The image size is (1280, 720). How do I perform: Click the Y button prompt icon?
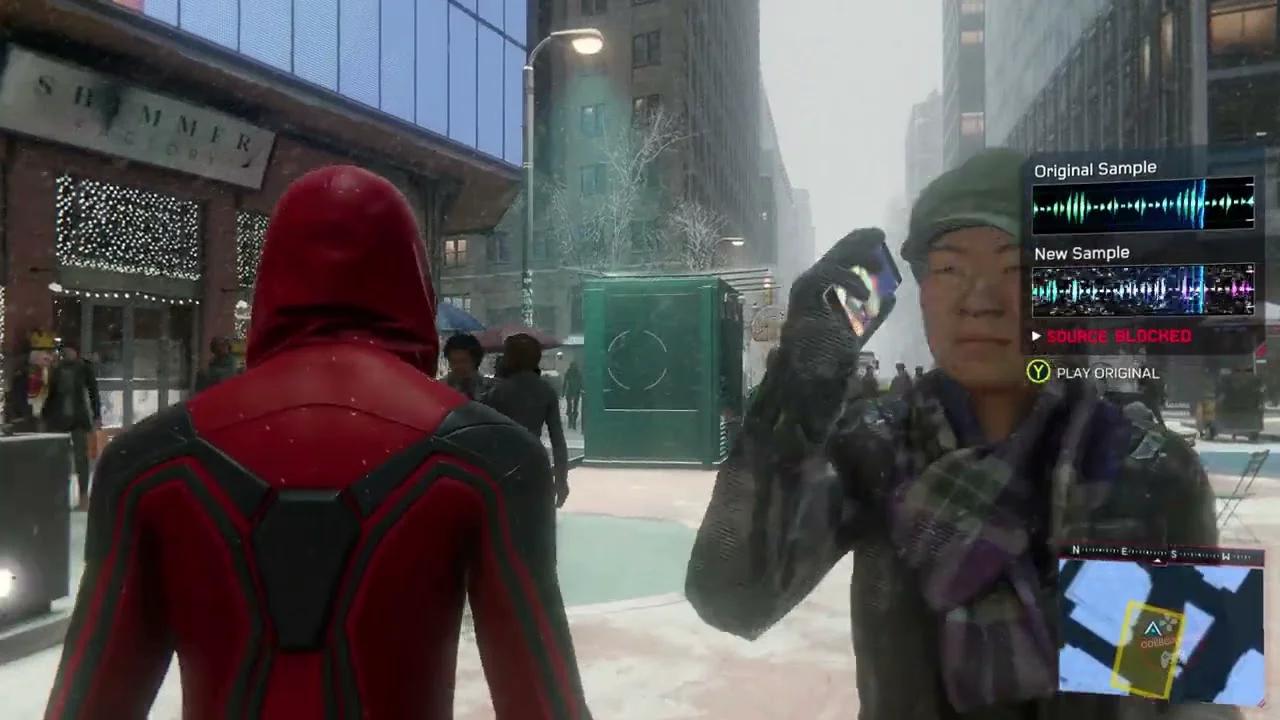point(1036,372)
